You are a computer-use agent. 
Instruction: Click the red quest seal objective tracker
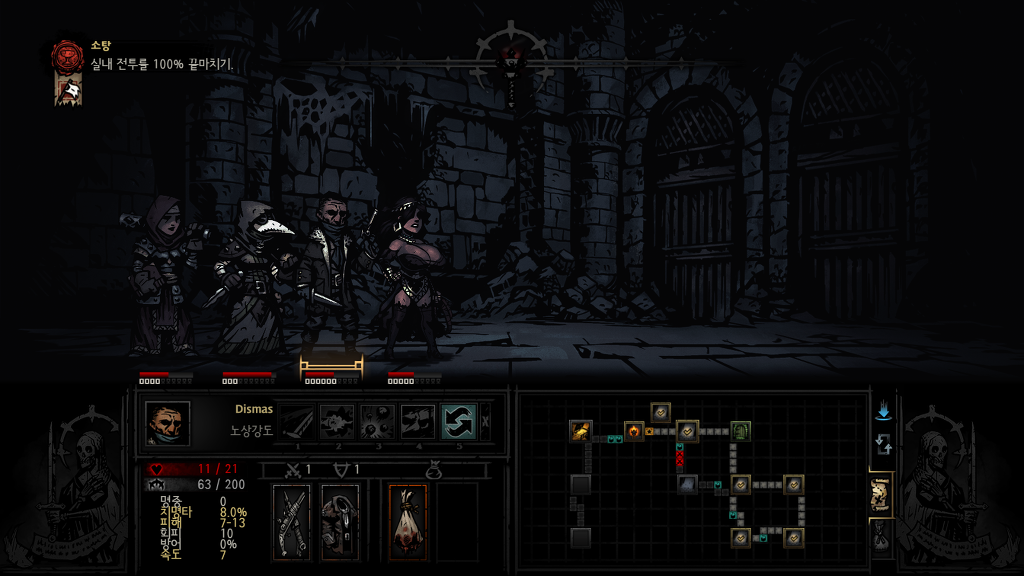pos(68,54)
